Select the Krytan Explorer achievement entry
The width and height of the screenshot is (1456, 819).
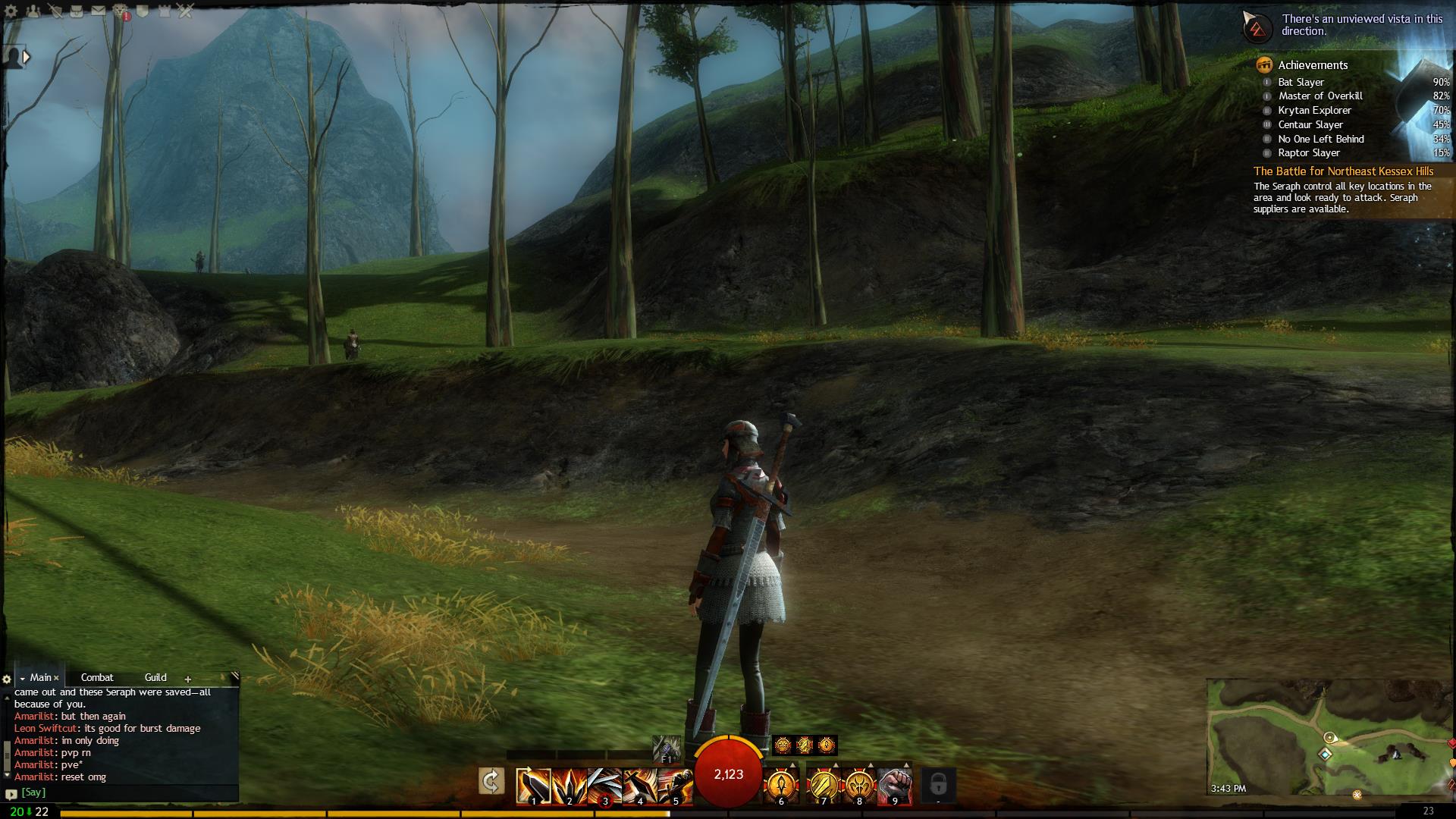[1314, 111]
